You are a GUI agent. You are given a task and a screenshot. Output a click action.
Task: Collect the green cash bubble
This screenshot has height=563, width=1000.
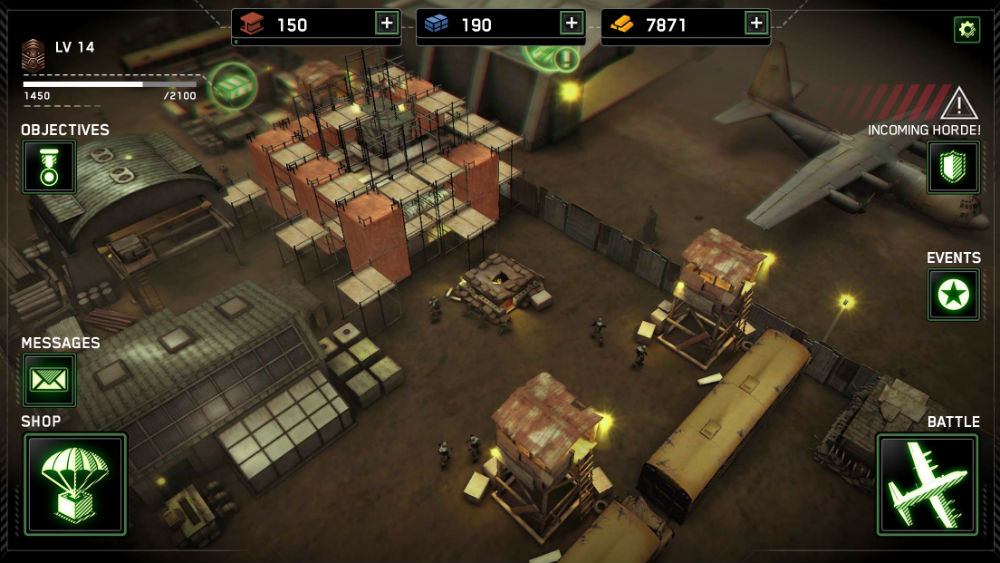[x=233, y=85]
